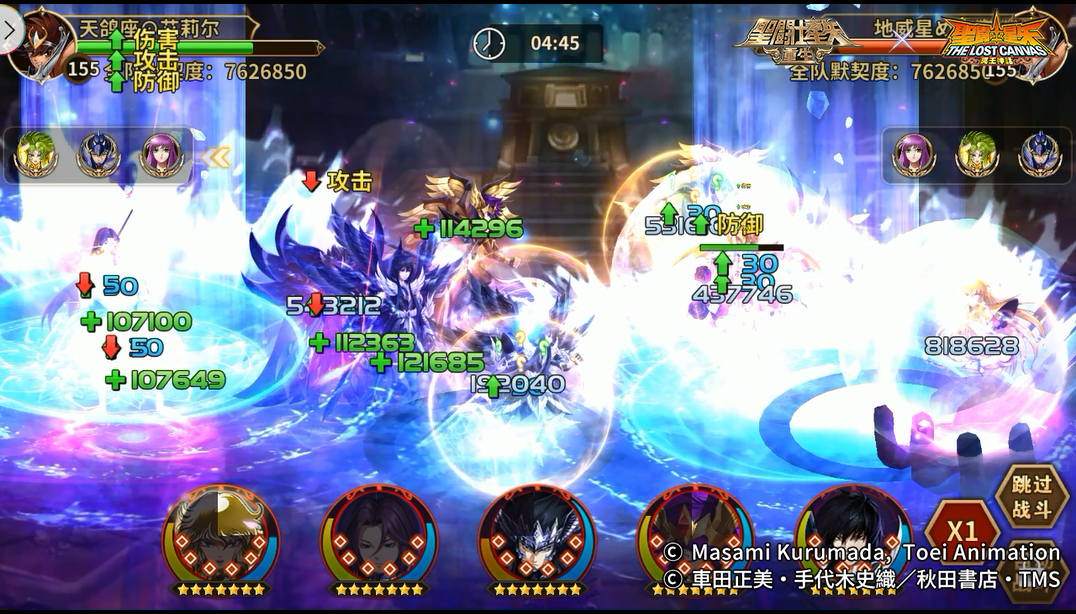Inspect blue-helmeted support icon in enemy team panel
1076x614 pixels.
[1039, 155]
